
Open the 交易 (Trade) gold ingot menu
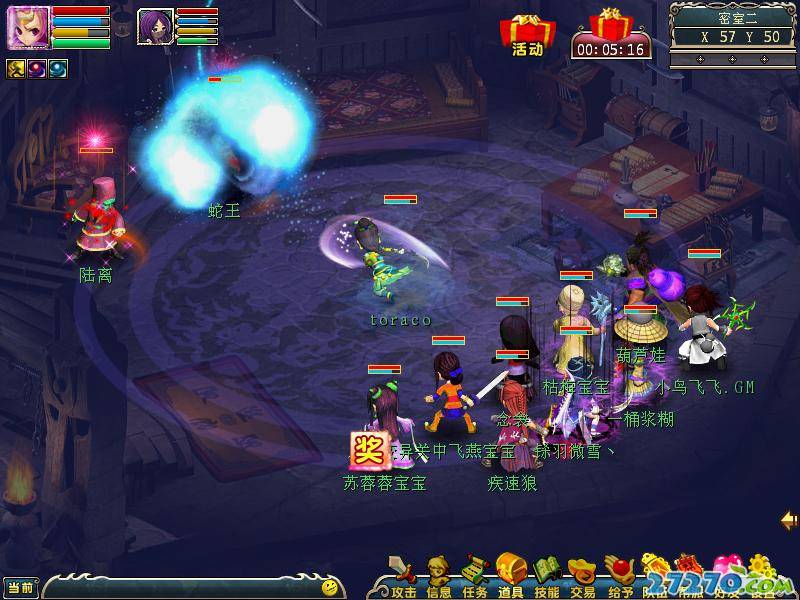point(582,574)
